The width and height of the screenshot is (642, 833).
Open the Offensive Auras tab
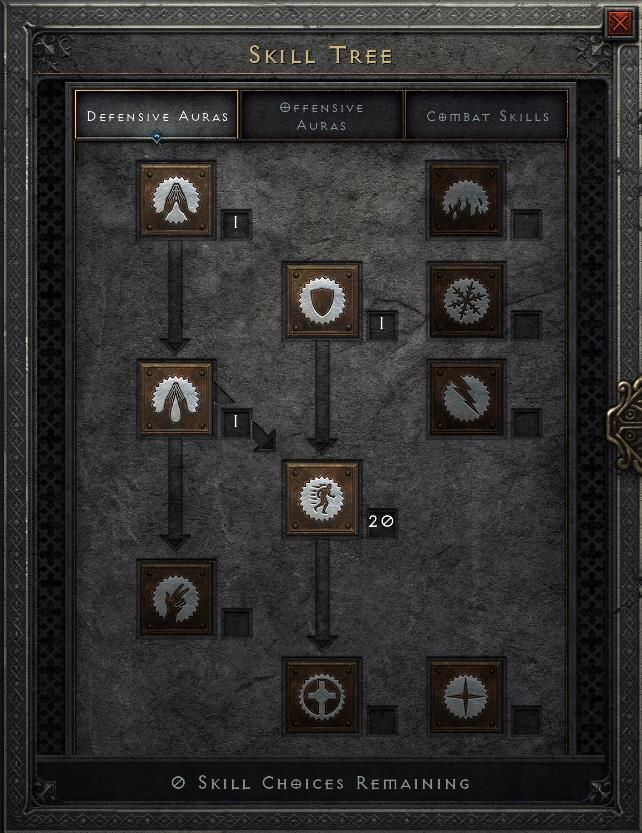[x=322, y=116]
